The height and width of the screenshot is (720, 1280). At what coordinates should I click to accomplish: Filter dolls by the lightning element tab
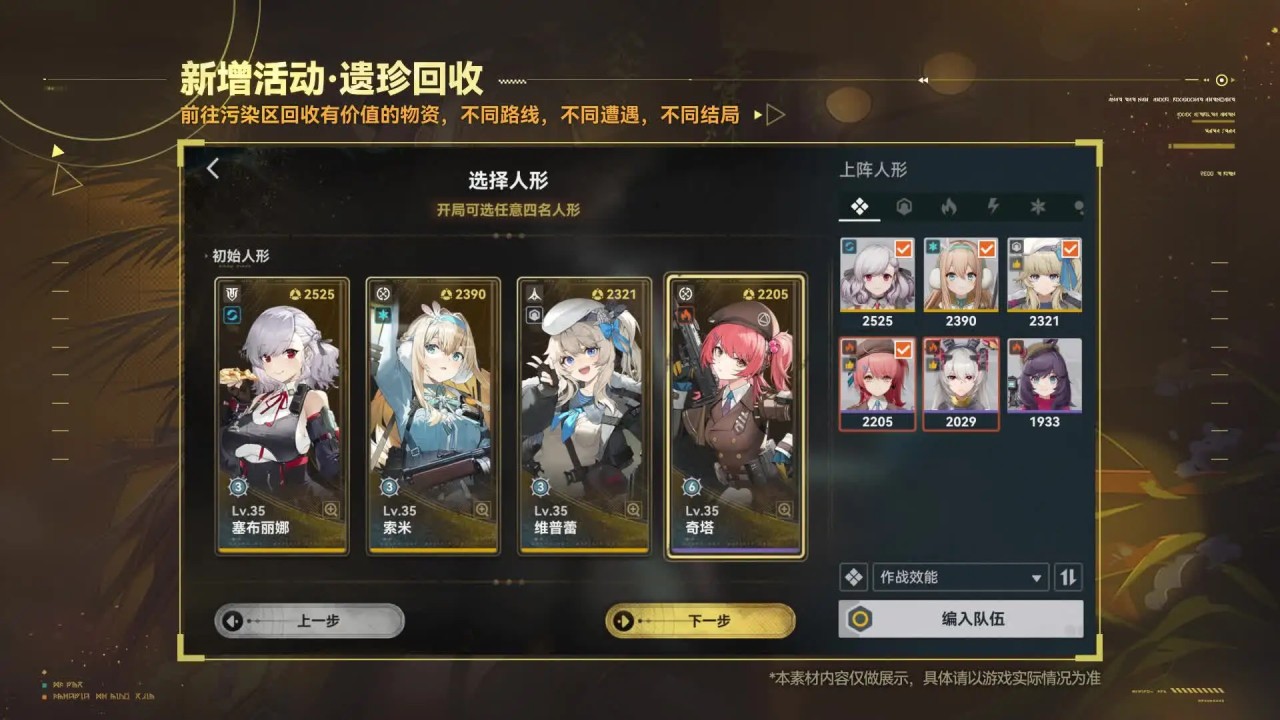(993, 207)
